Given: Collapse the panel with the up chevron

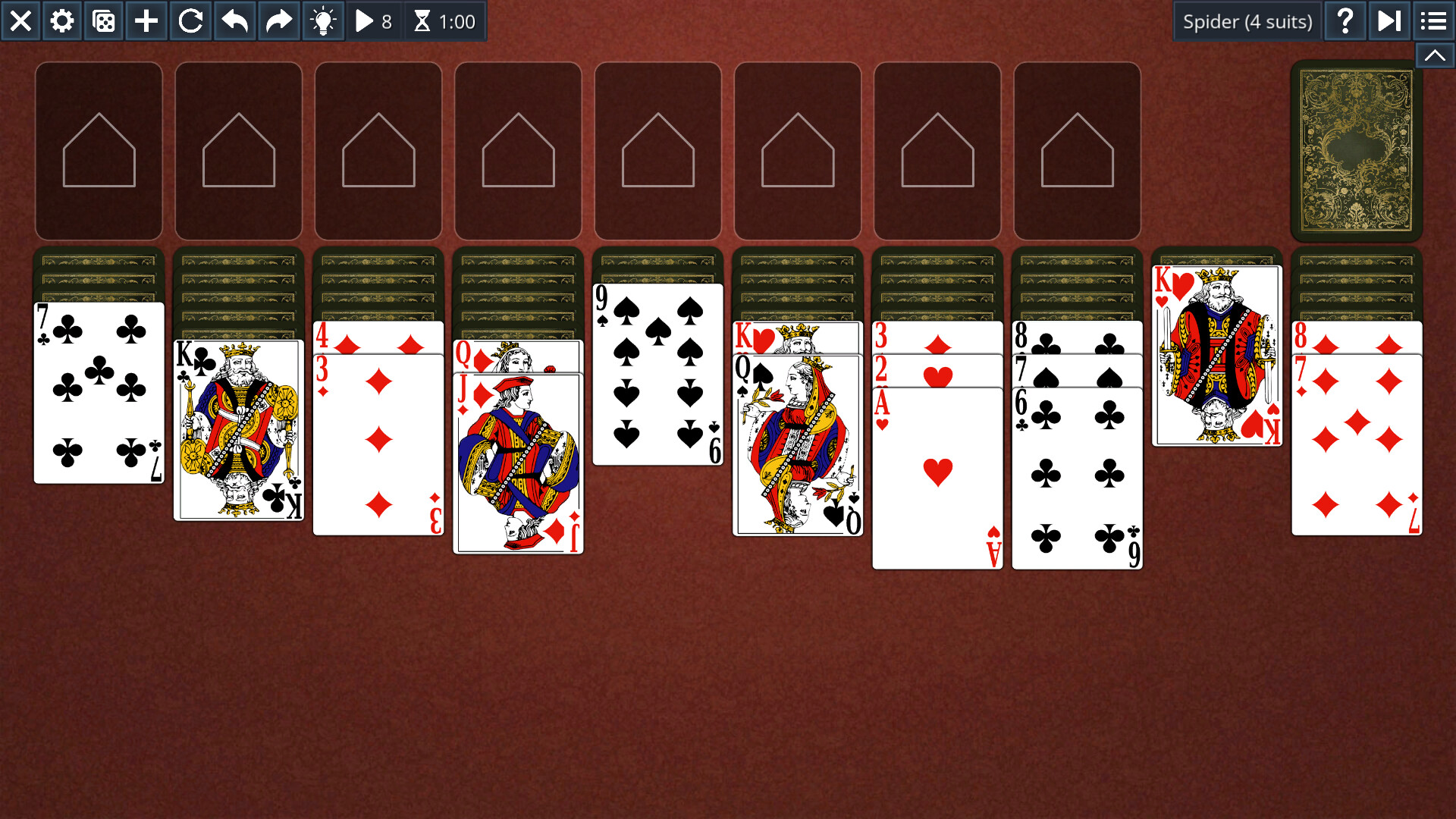Looking at the screenshot, I should pyautogui.click(x=1435, y=55).
